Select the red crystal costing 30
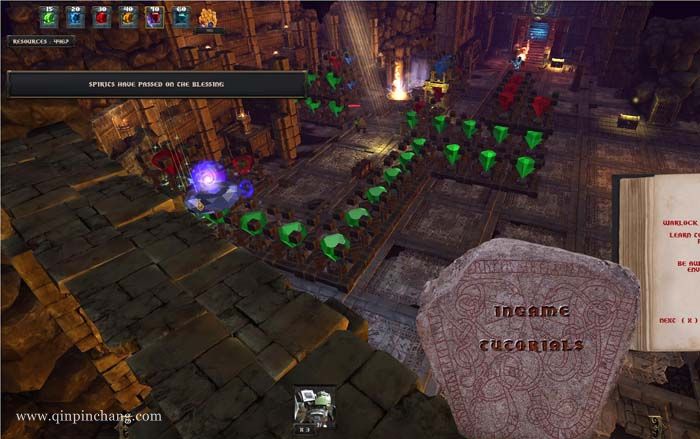 pos(101,18)
